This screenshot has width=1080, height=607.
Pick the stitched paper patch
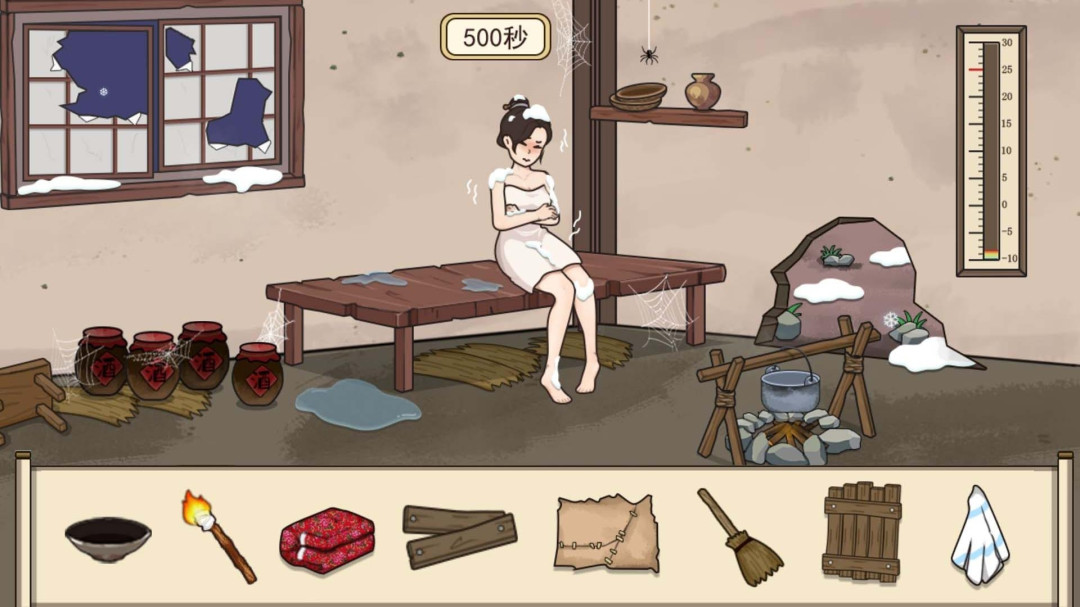606,534
